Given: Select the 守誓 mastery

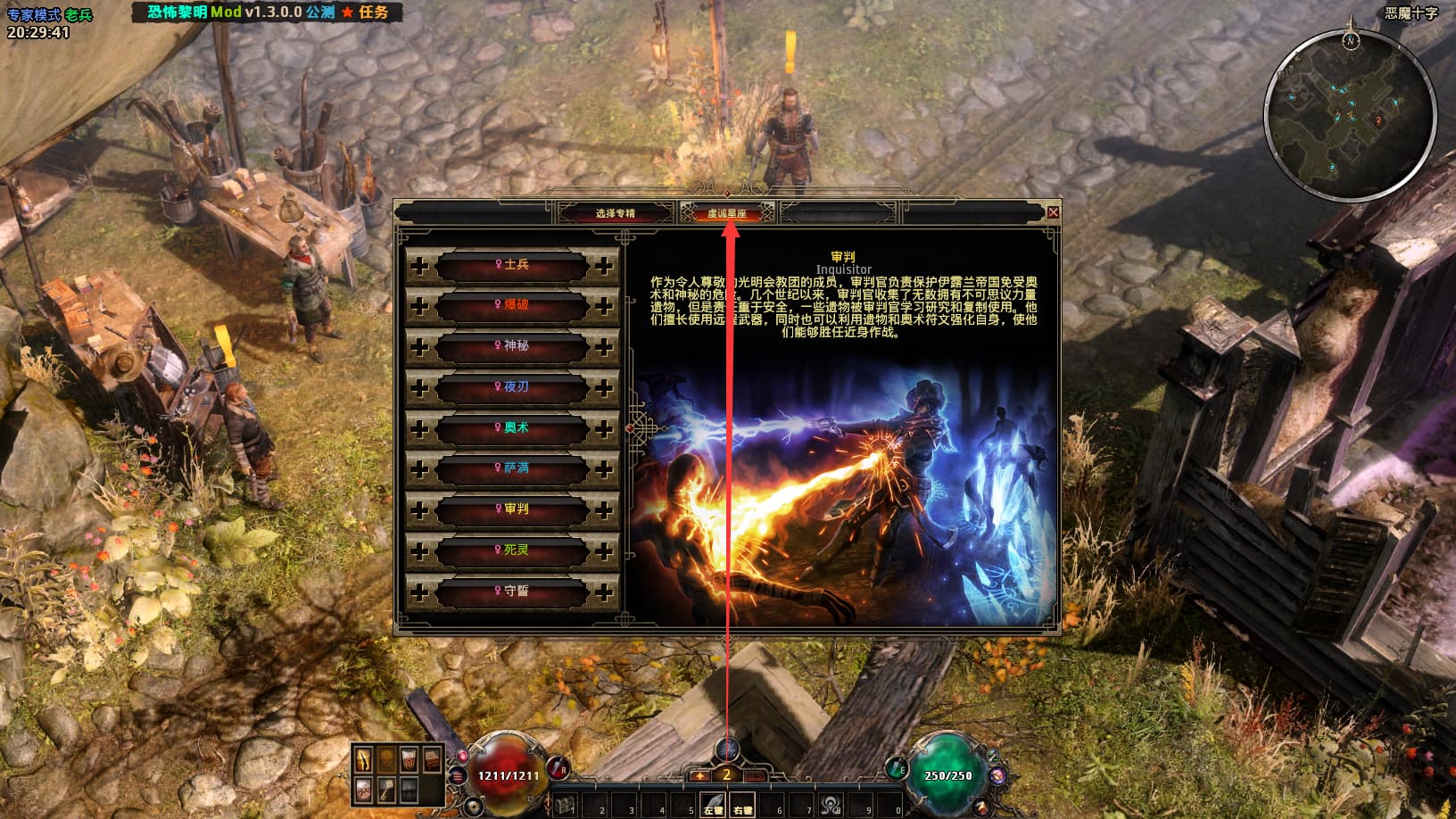Looking at the screenshot, I should point(512,591).
